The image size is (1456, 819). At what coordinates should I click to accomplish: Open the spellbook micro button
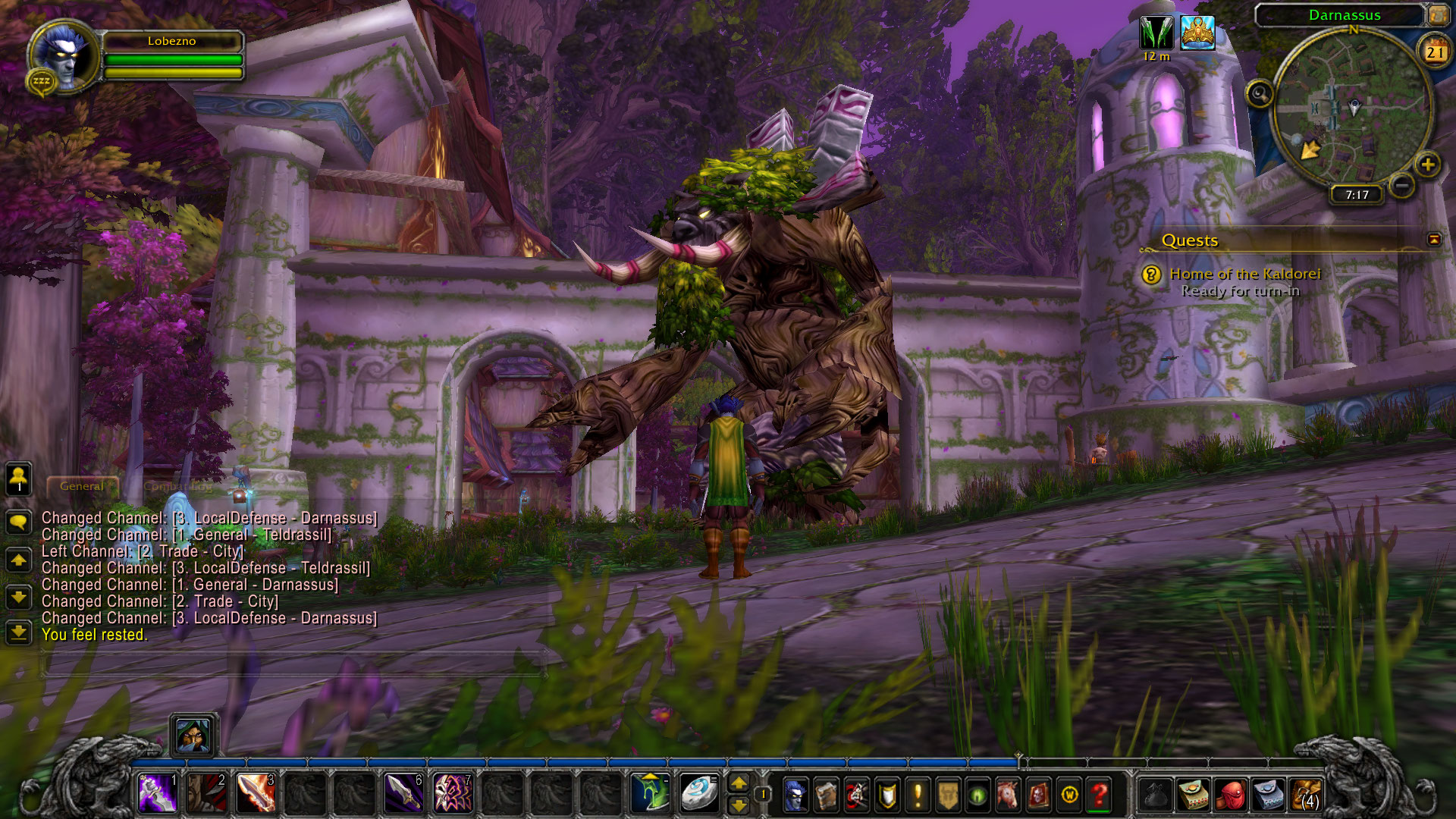pyautogui.click(x=826, y=795)
